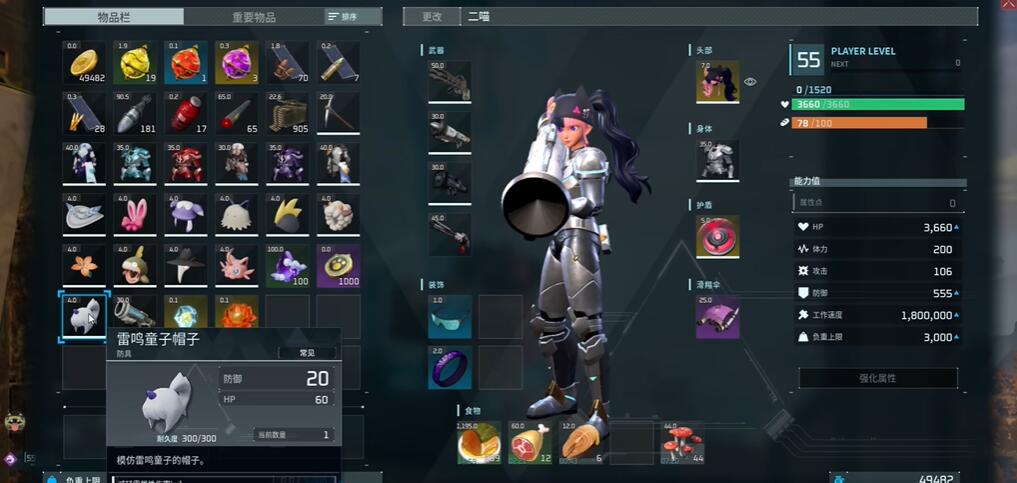Choose the pickaxe in the inventory
The image size is (1017, 483).
[x=338, y=113]
